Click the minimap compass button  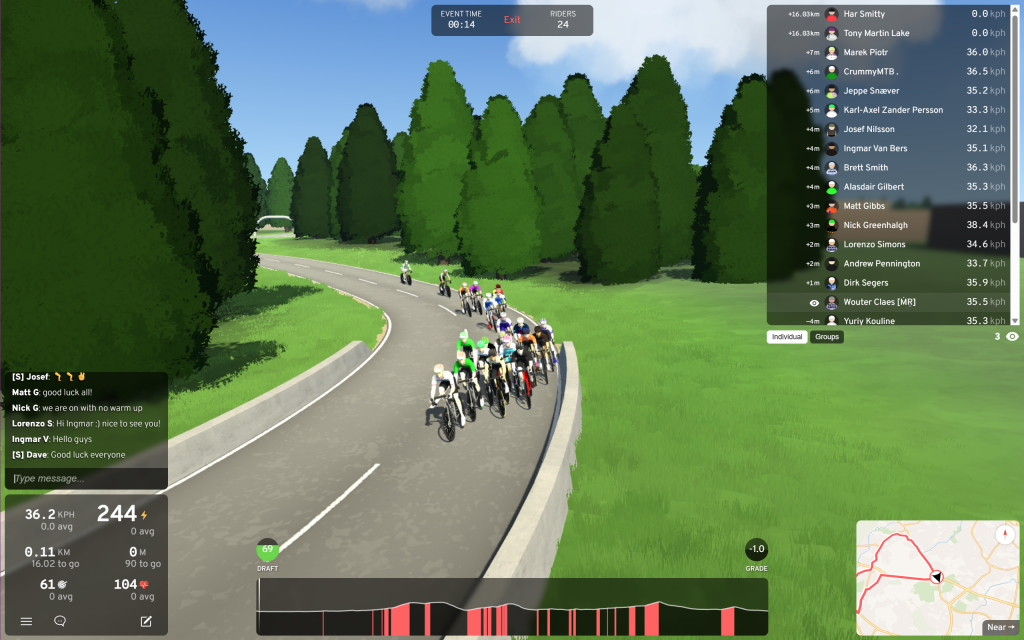point(1005,535)
